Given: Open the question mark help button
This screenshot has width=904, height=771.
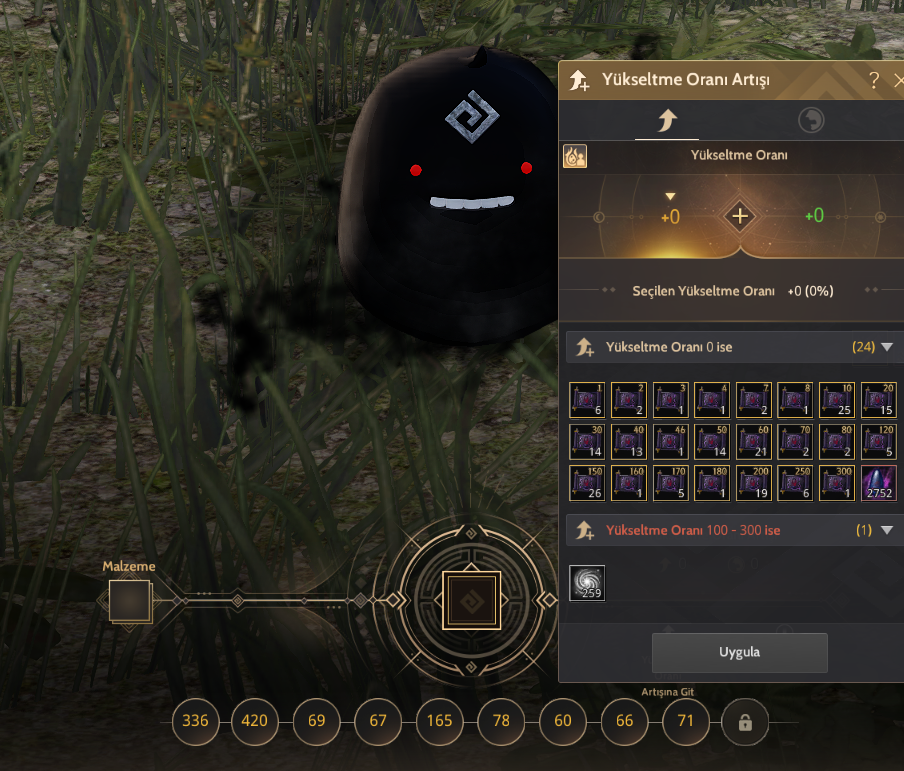Looking at the screenshot, I should [874, 81].
